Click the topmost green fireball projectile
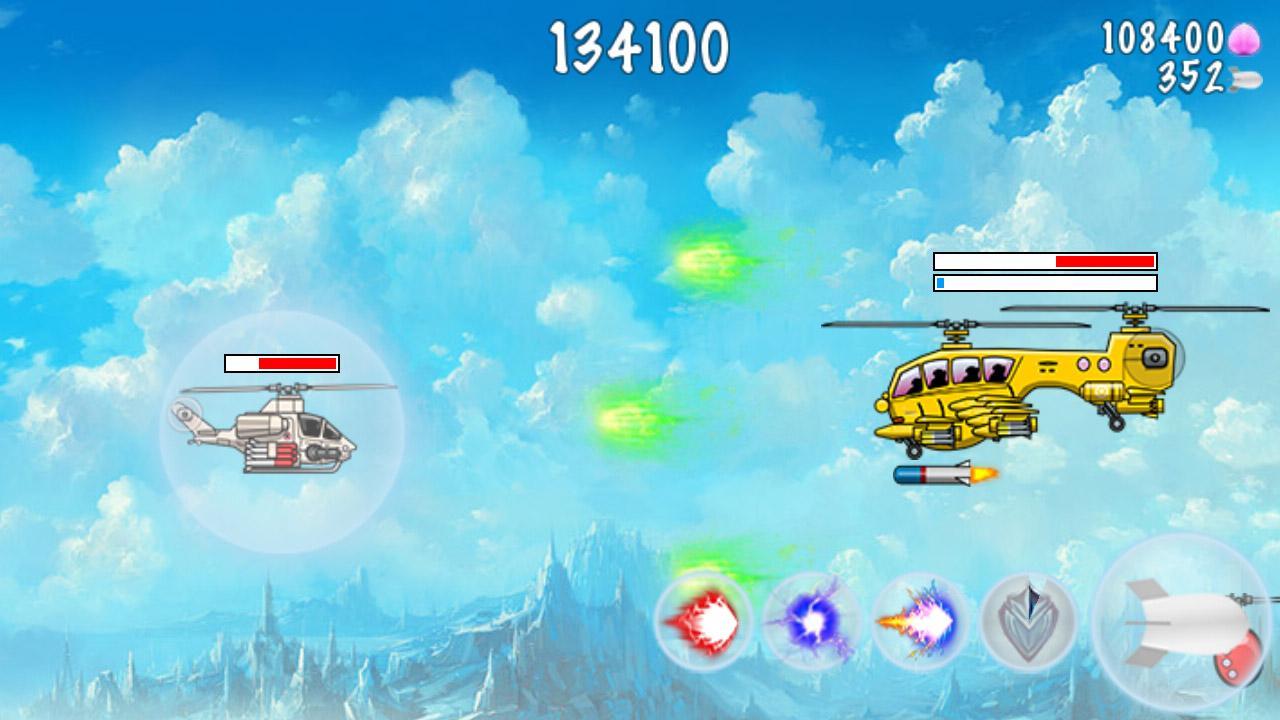 point(710,257)
